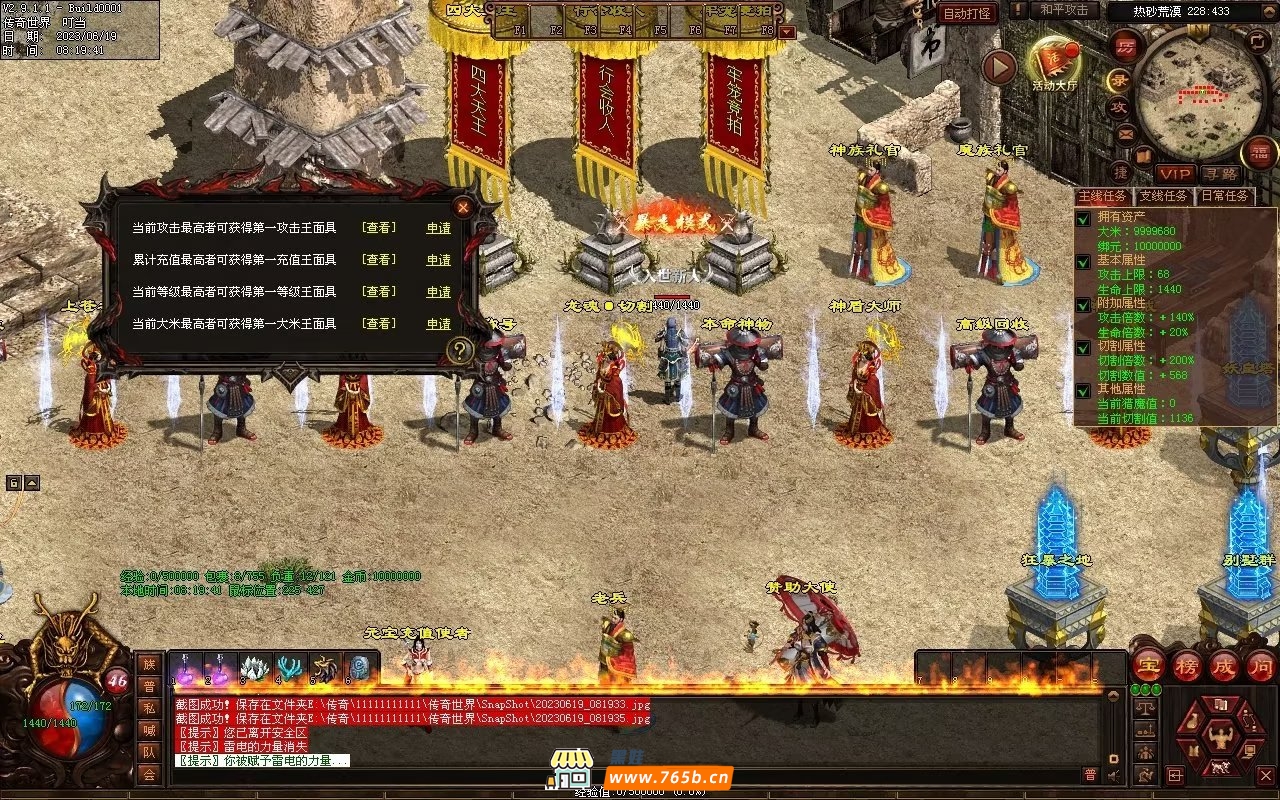The width and height of the screenshot is (1280, 800).
Task: View the top recharge king mask details
Action: pyautogui.click(x=378, y=260)
